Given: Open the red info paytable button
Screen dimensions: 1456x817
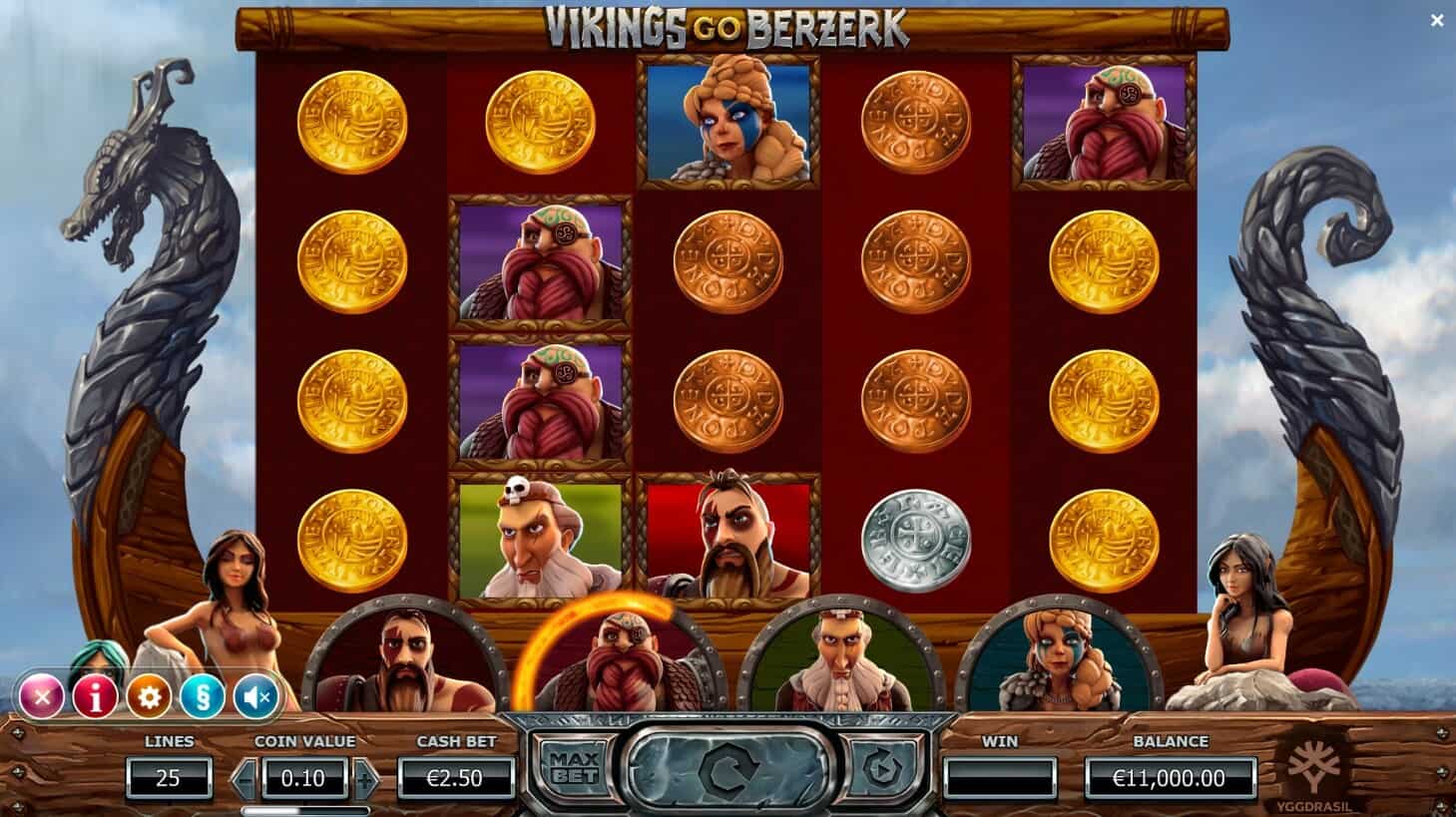Looking at the screenshot, I should (x=96, y=698).
